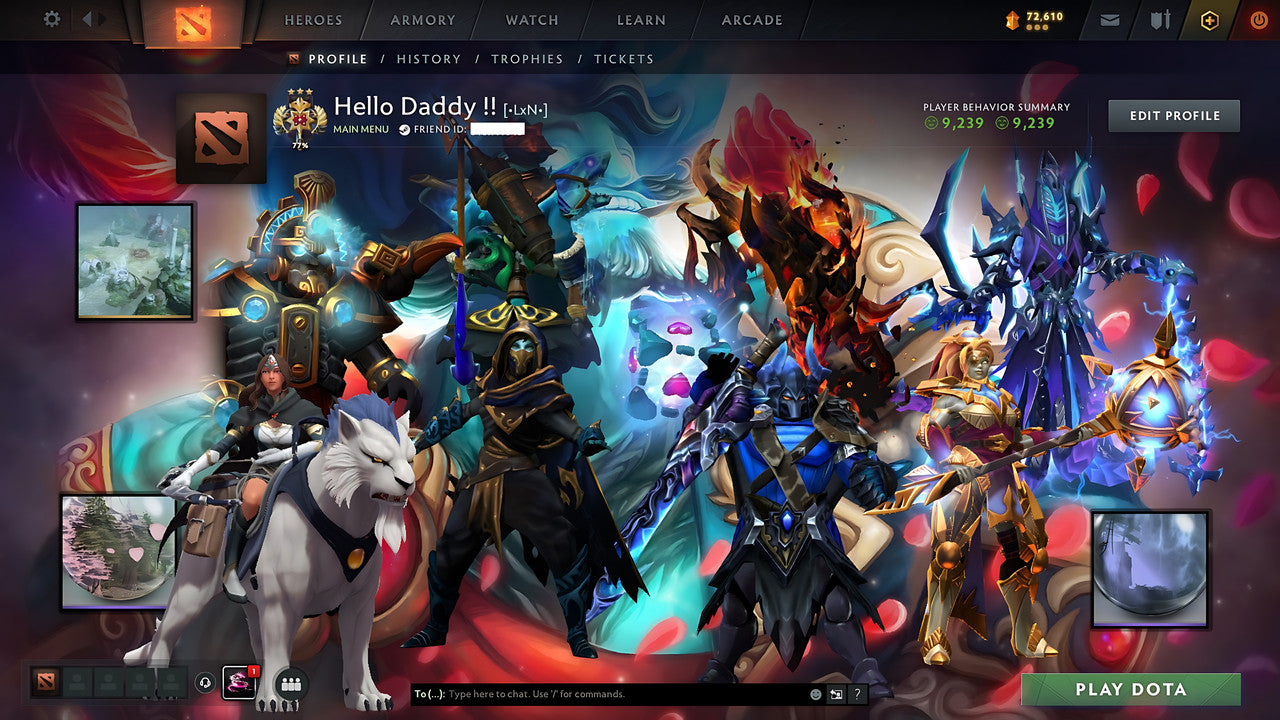Open the TROPHIES tab
1280x720 pixels.
click(x=528, y=59)
